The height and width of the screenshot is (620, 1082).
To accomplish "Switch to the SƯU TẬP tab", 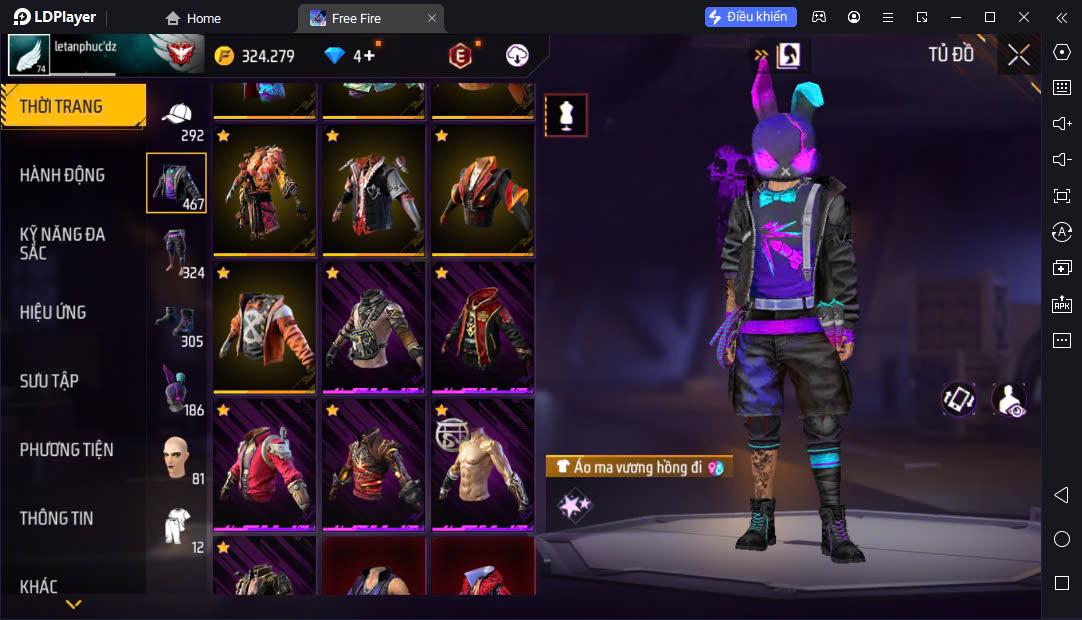I will (x=49, y=381).
